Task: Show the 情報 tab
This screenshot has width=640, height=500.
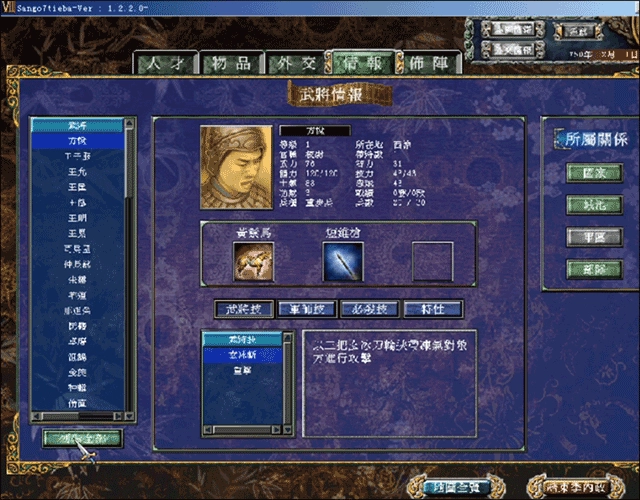Action: point(365,63)
